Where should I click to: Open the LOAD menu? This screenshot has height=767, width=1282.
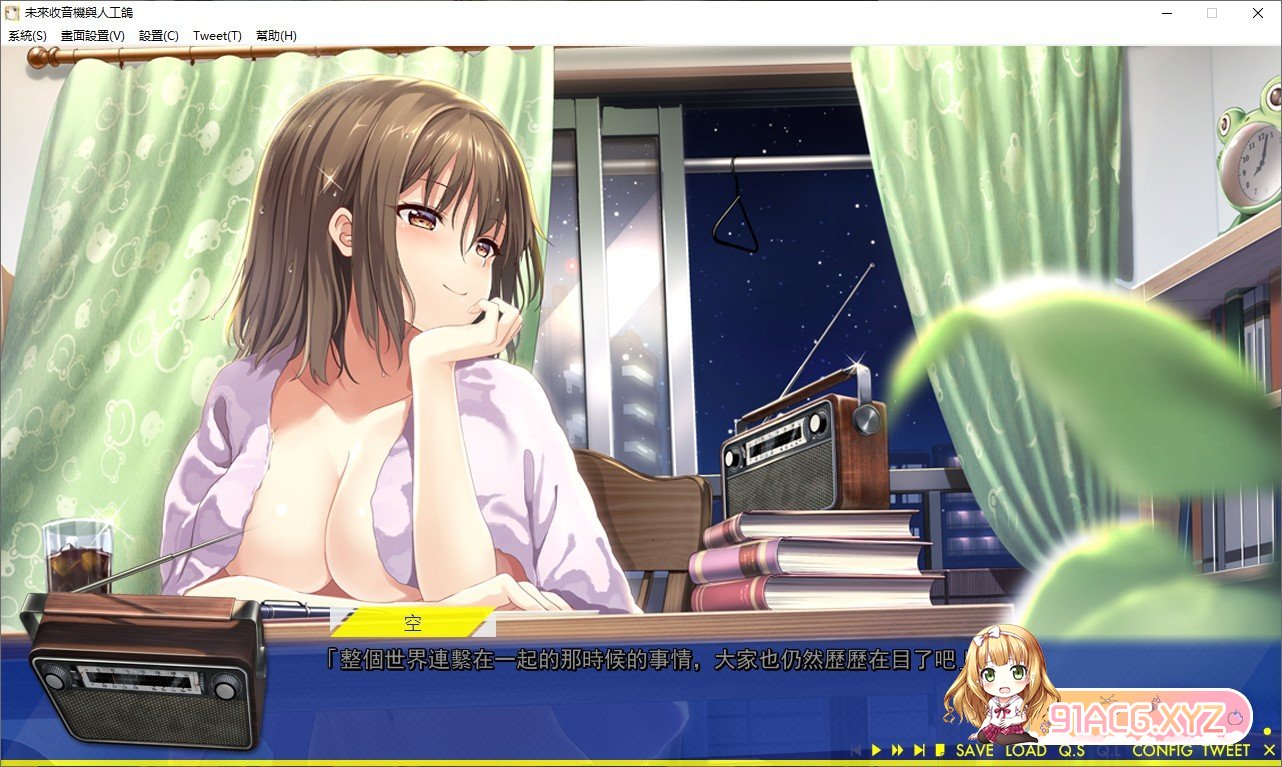1025,750
